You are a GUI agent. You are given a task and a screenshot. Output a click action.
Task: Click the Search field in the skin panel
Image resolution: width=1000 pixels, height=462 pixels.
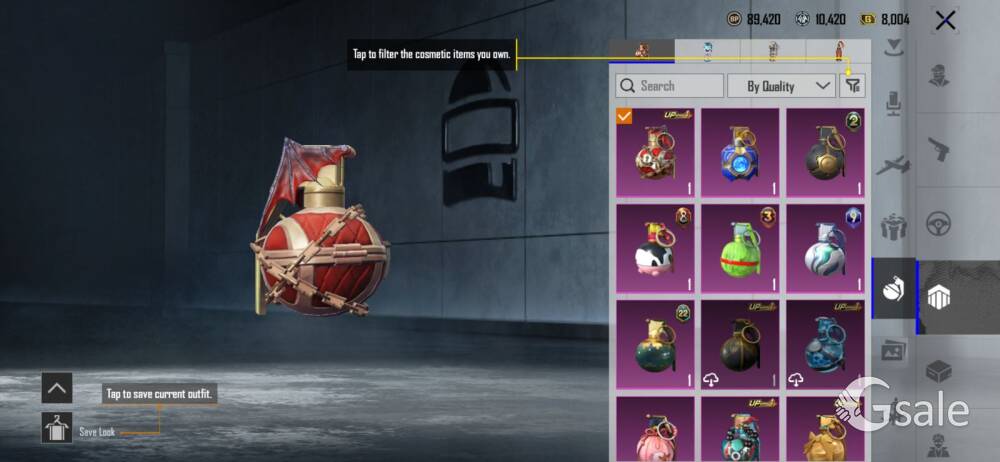670,86
